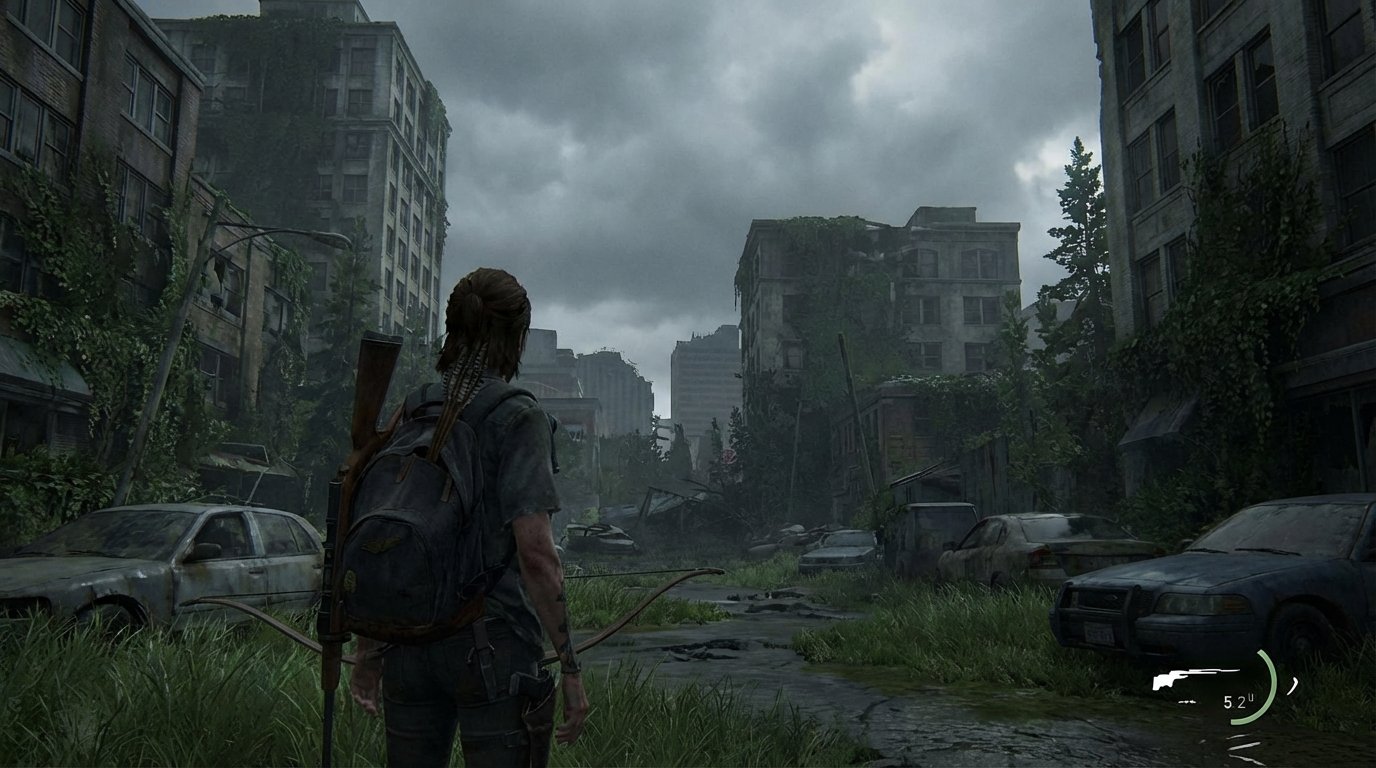1376x768 pixels.
Task: Click the ammo counter showing 5 rounds
Action: coord(1227,701)
